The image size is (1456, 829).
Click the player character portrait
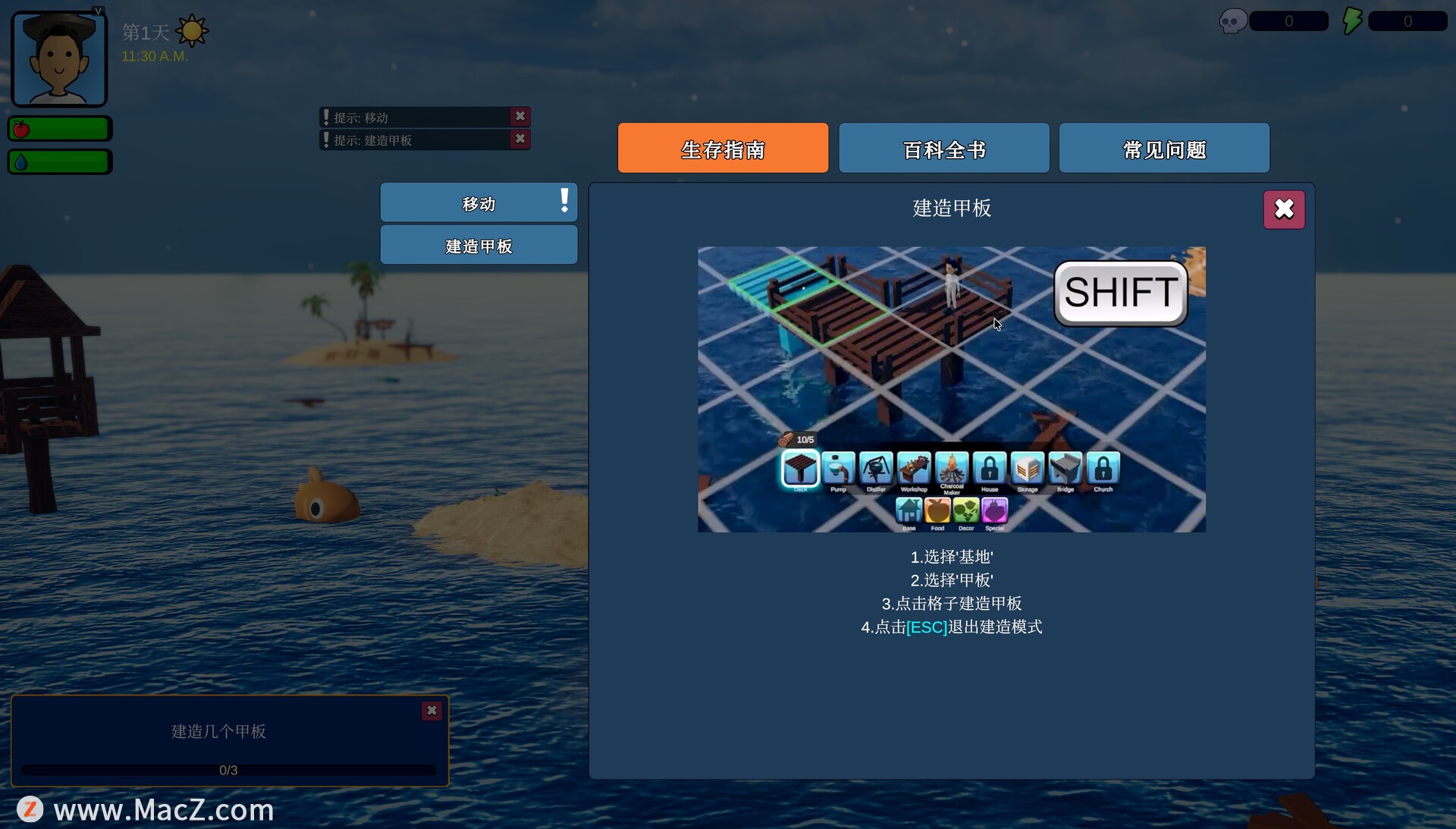[59, 60]
